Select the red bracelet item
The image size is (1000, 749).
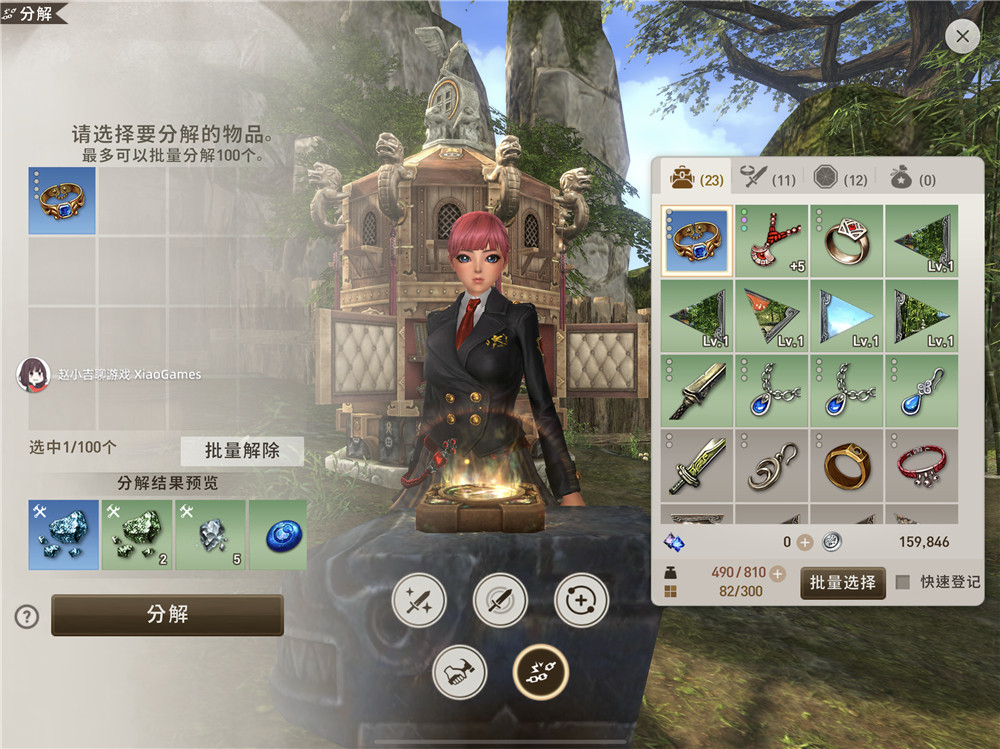[x=920, y=466]
